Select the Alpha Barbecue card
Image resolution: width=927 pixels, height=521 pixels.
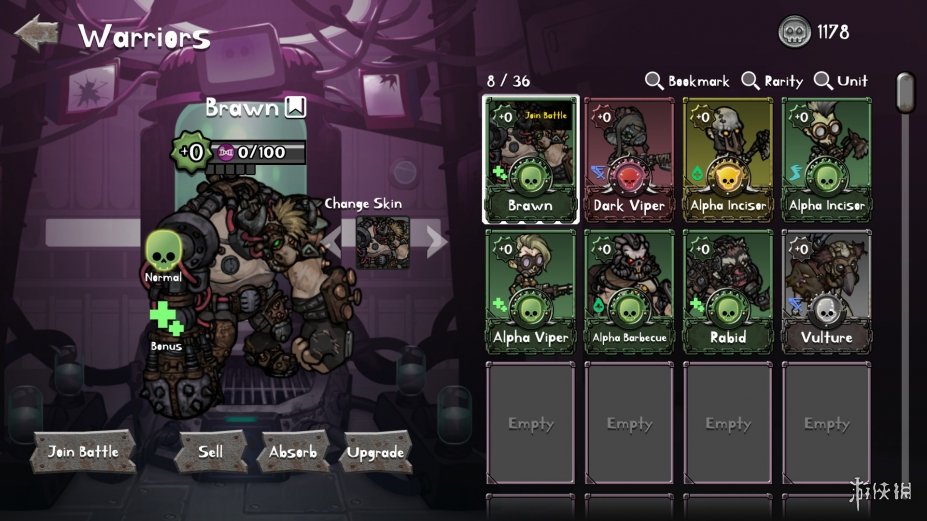pyautogui.click(x=629, y=290)
